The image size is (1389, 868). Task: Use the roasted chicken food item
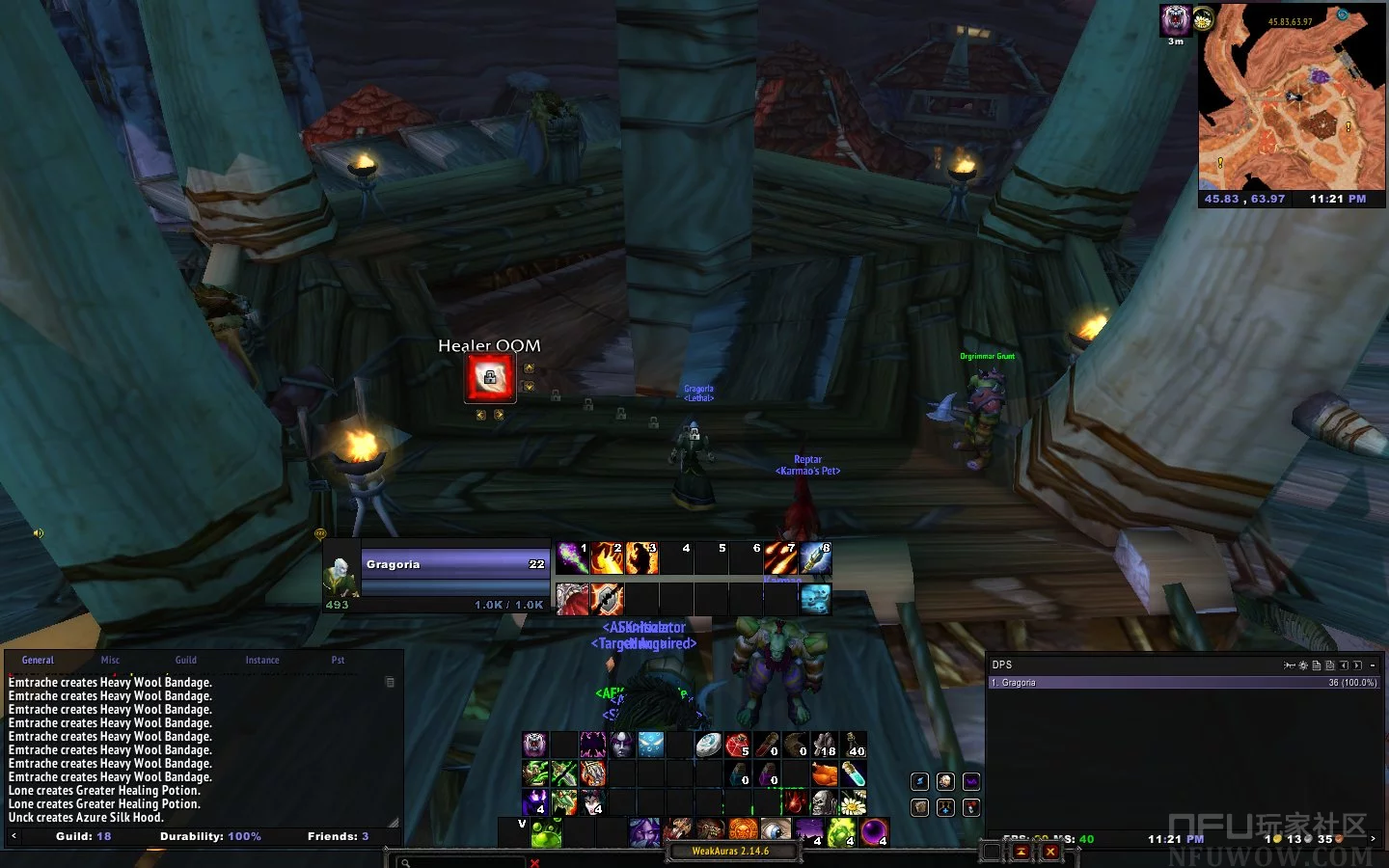825,773
